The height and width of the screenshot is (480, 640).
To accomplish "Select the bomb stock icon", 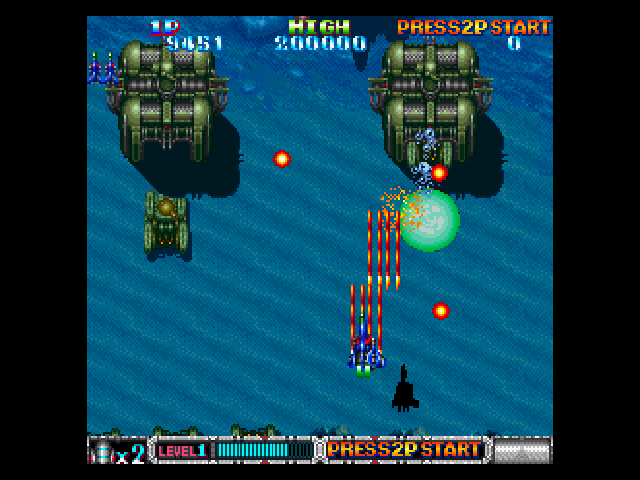I will pyautogui.click(x=103, y=452).
